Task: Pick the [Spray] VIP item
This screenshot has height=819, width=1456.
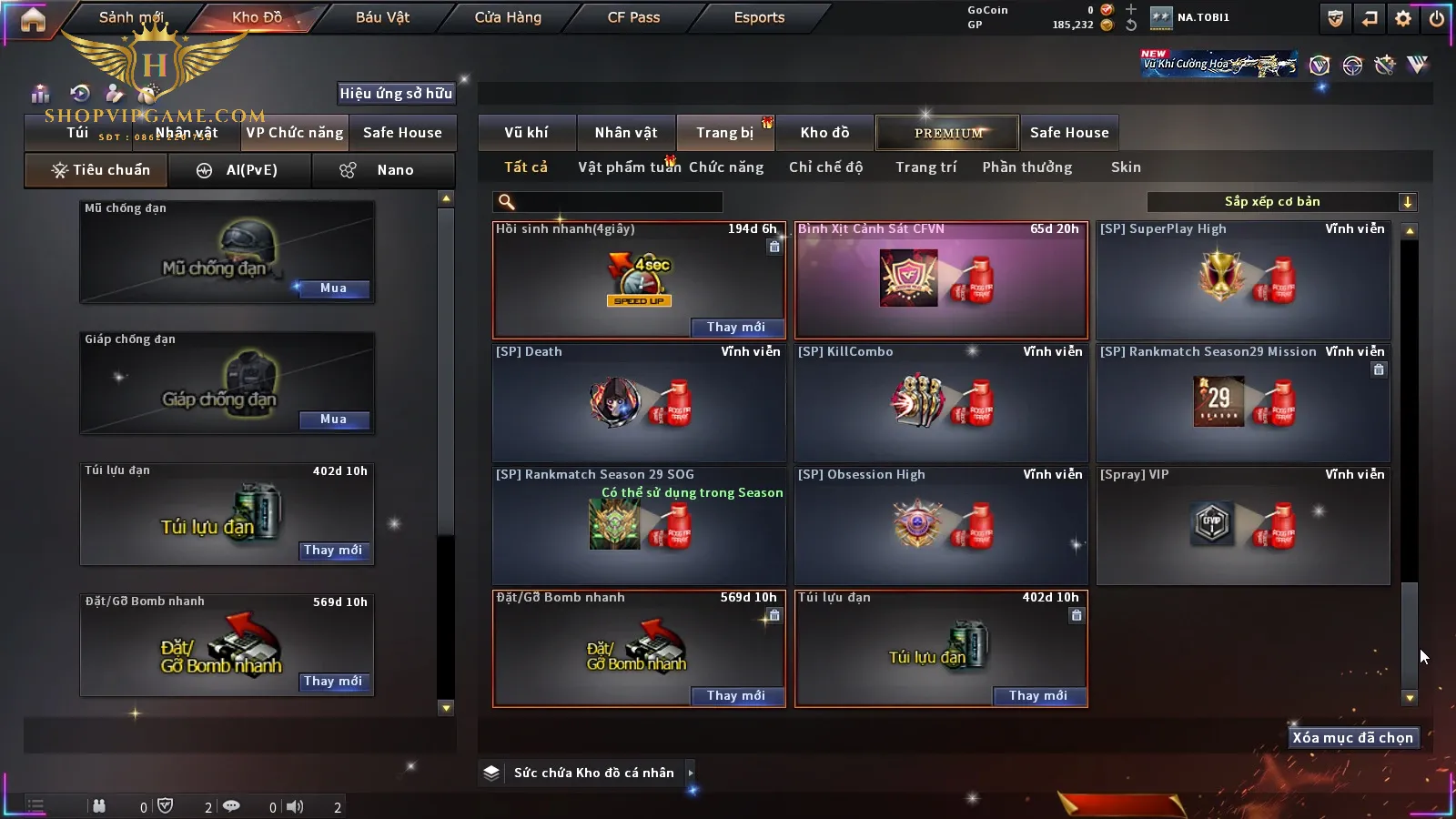Action: pos(1243,524)
